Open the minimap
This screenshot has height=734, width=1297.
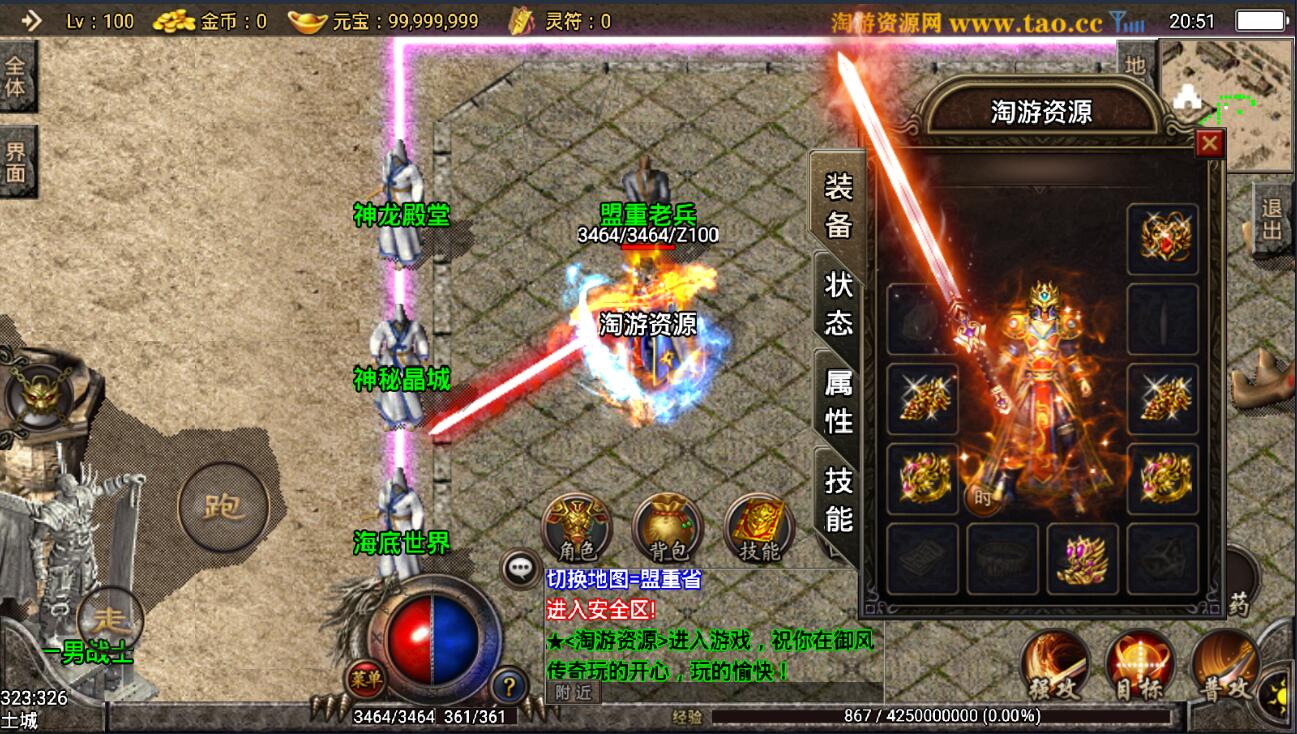(x=1227, y=105)
